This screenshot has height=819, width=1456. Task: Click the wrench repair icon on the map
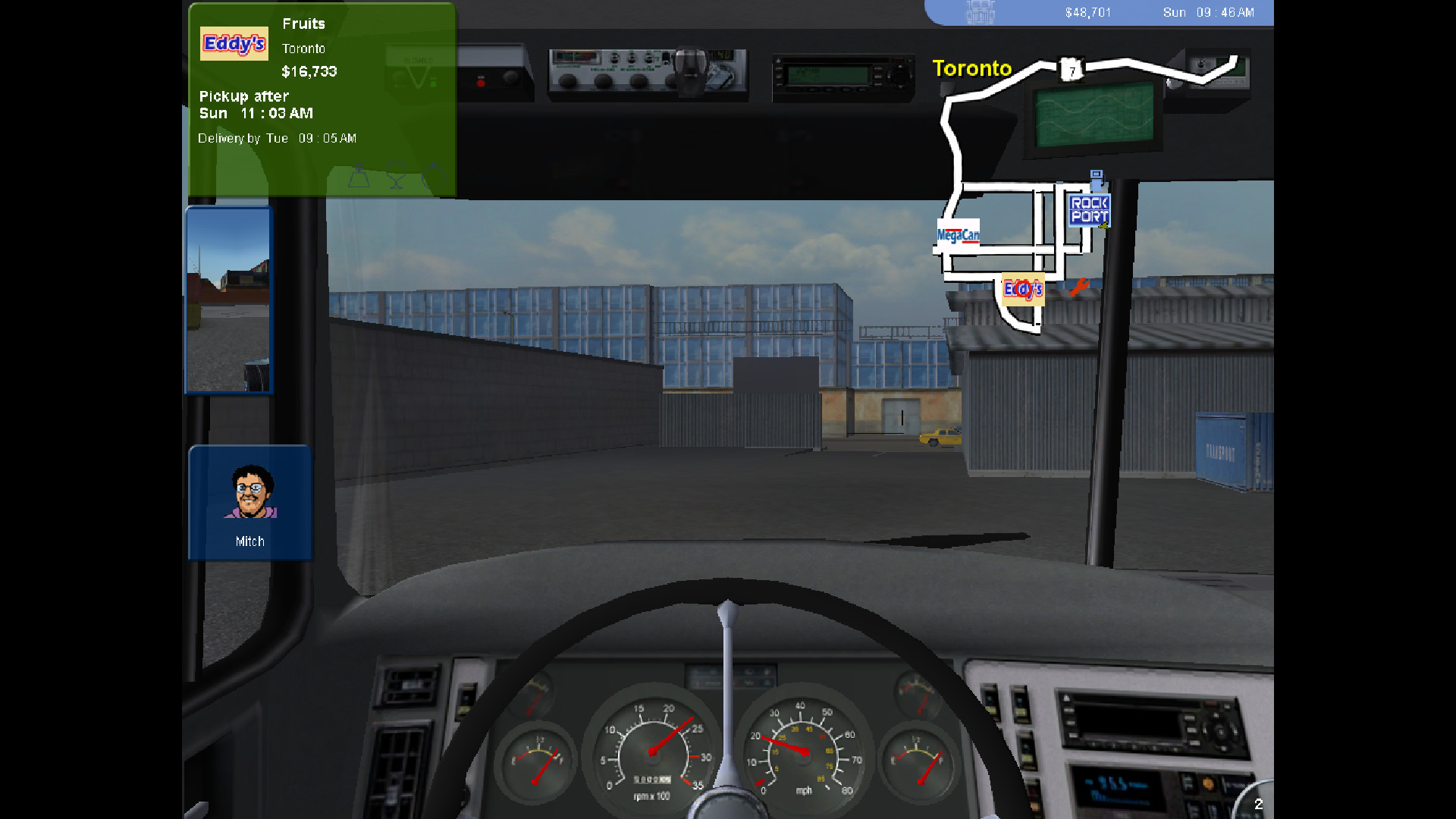(1079, 287)
